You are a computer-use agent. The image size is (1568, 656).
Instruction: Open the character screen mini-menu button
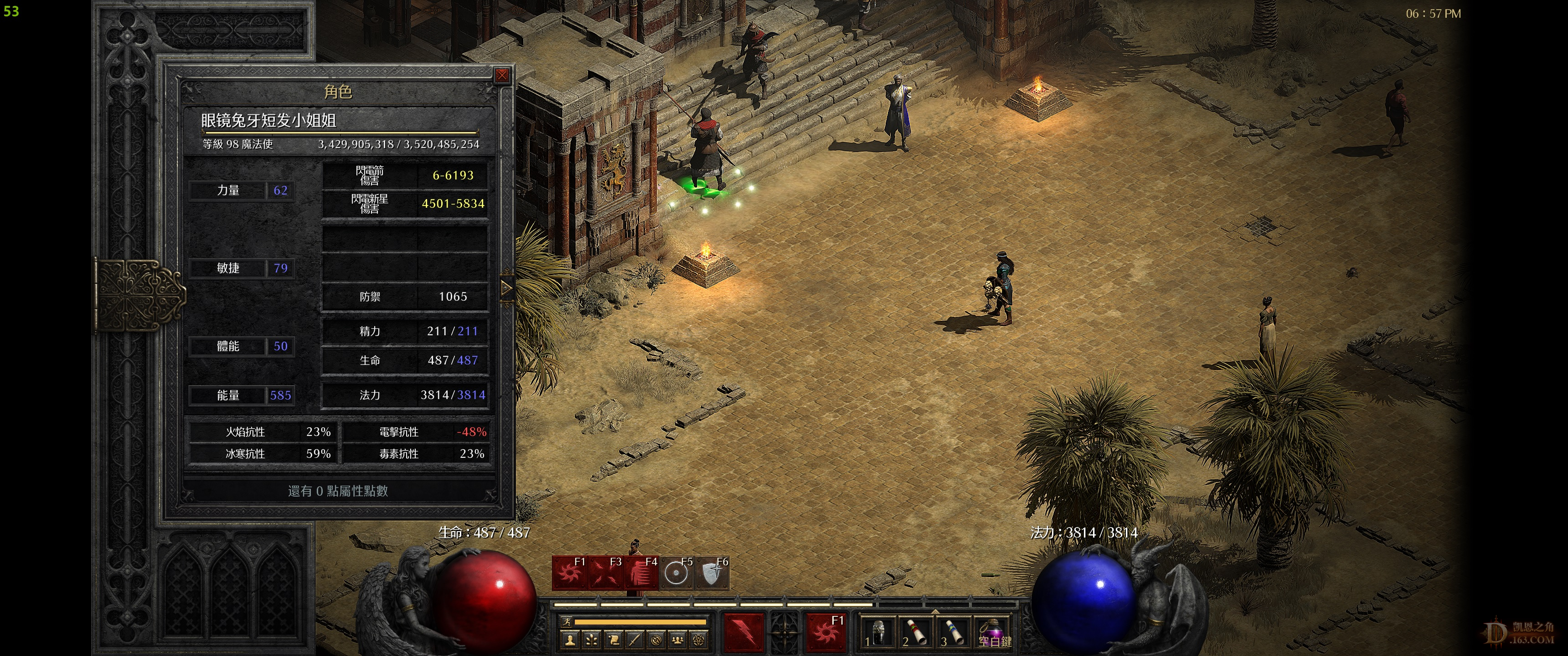(570, 640)
